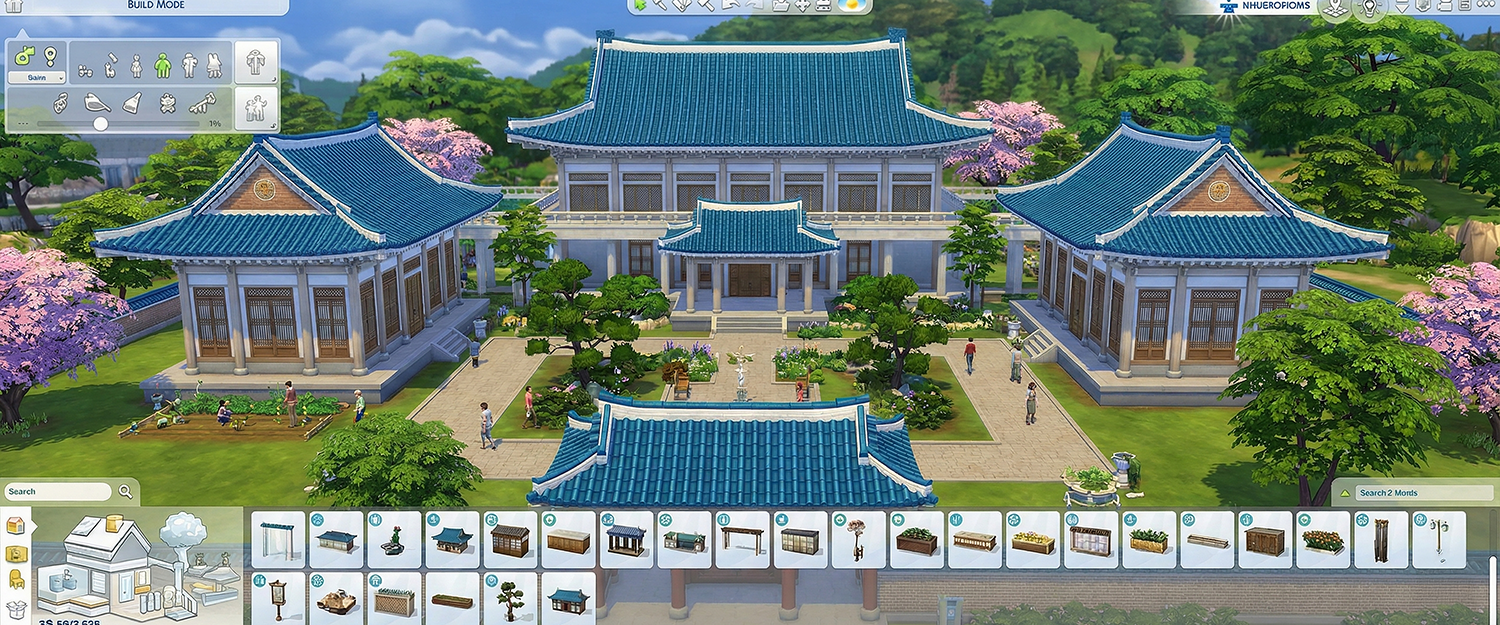1500x625 pixels.
Task: Type in the catalog Search field
Action: pos(58,492)
